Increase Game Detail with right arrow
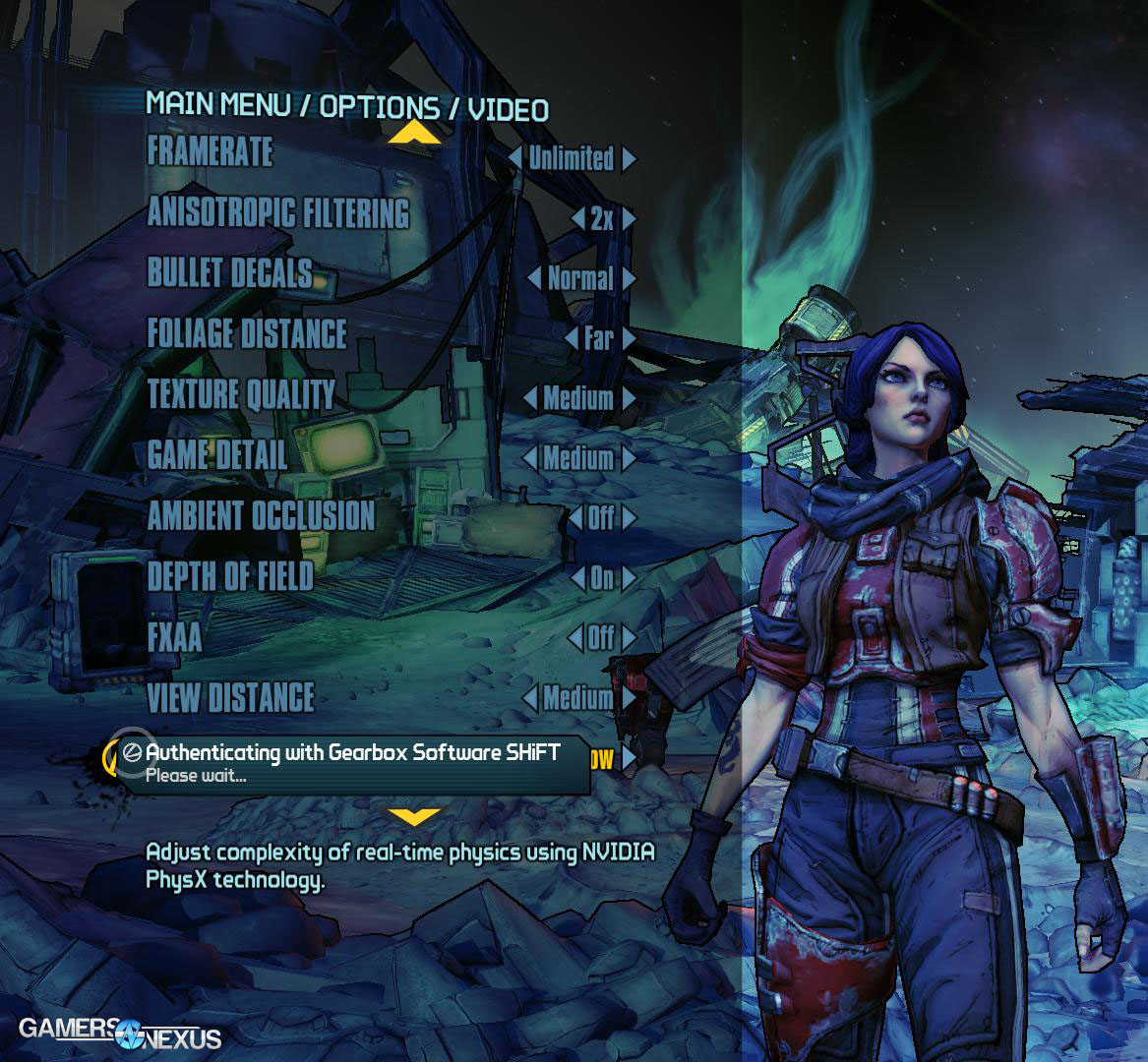Screen dimensions: 1148x1062 629,458
